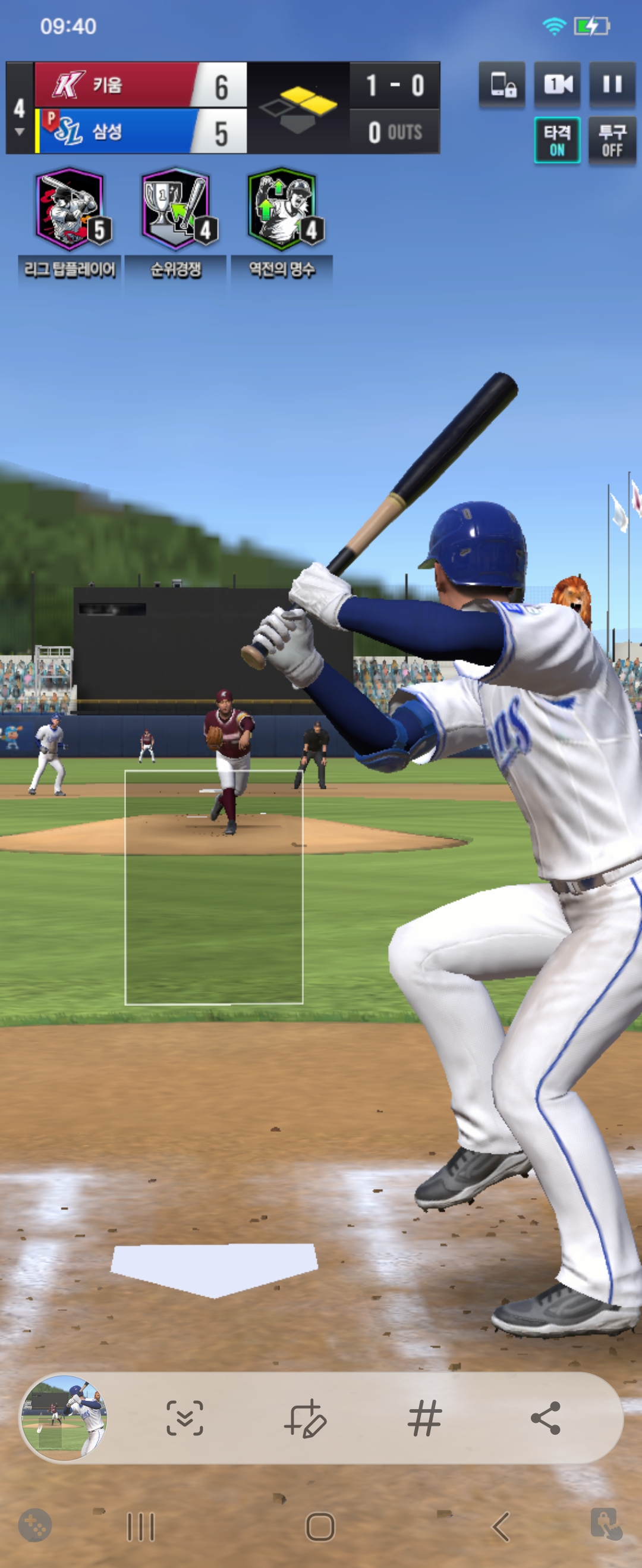The image size is (642, 1568).
Task: Open the 순위경쟁 trophy skill badge
Action: coord(176,210)
